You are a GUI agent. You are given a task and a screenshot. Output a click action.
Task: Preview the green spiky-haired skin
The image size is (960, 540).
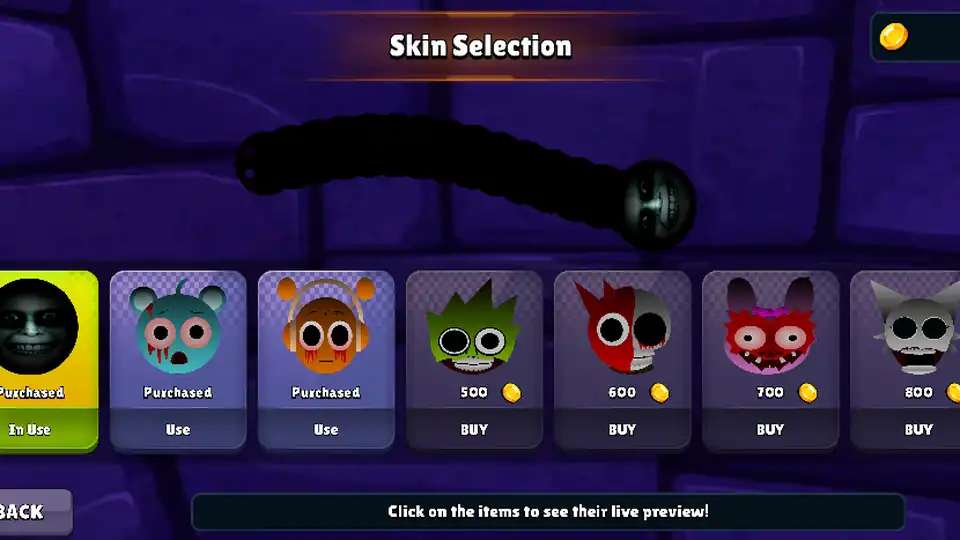pyautogui.click(x=474, y=330)
